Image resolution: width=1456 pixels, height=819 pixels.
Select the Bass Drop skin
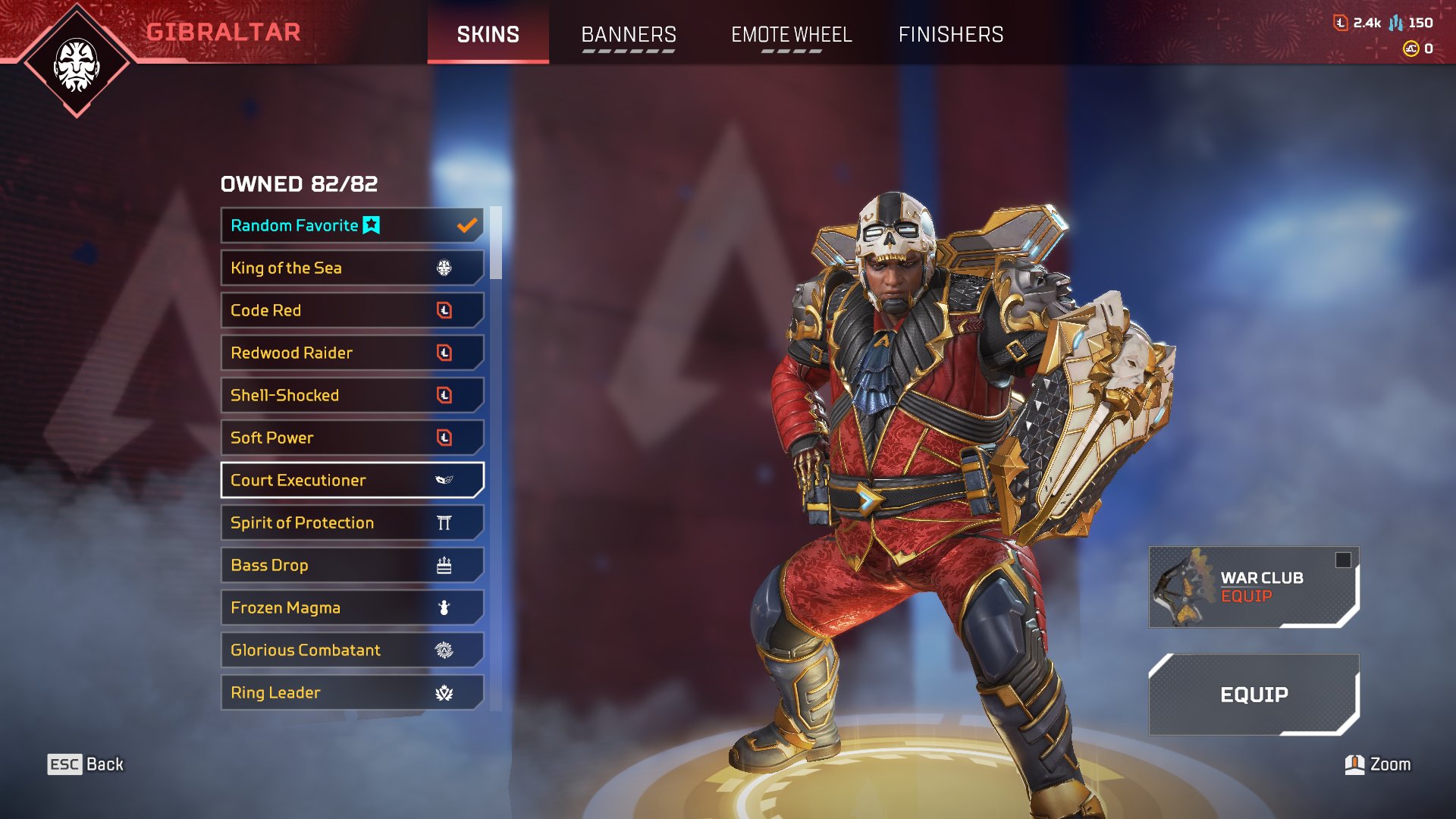[352, 565]
